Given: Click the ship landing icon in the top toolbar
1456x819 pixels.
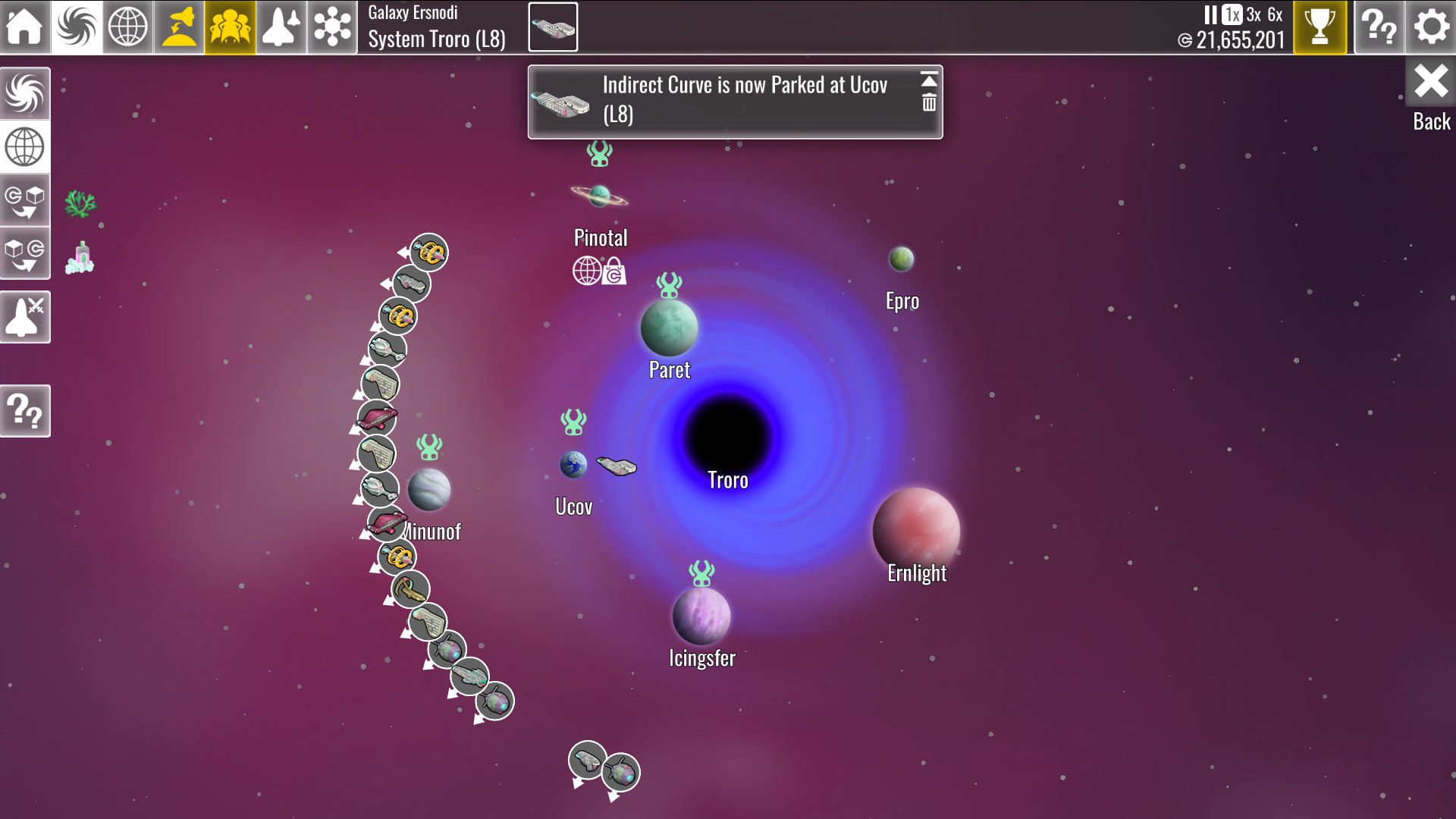Looking at the screenshot, I should (179, 27).
